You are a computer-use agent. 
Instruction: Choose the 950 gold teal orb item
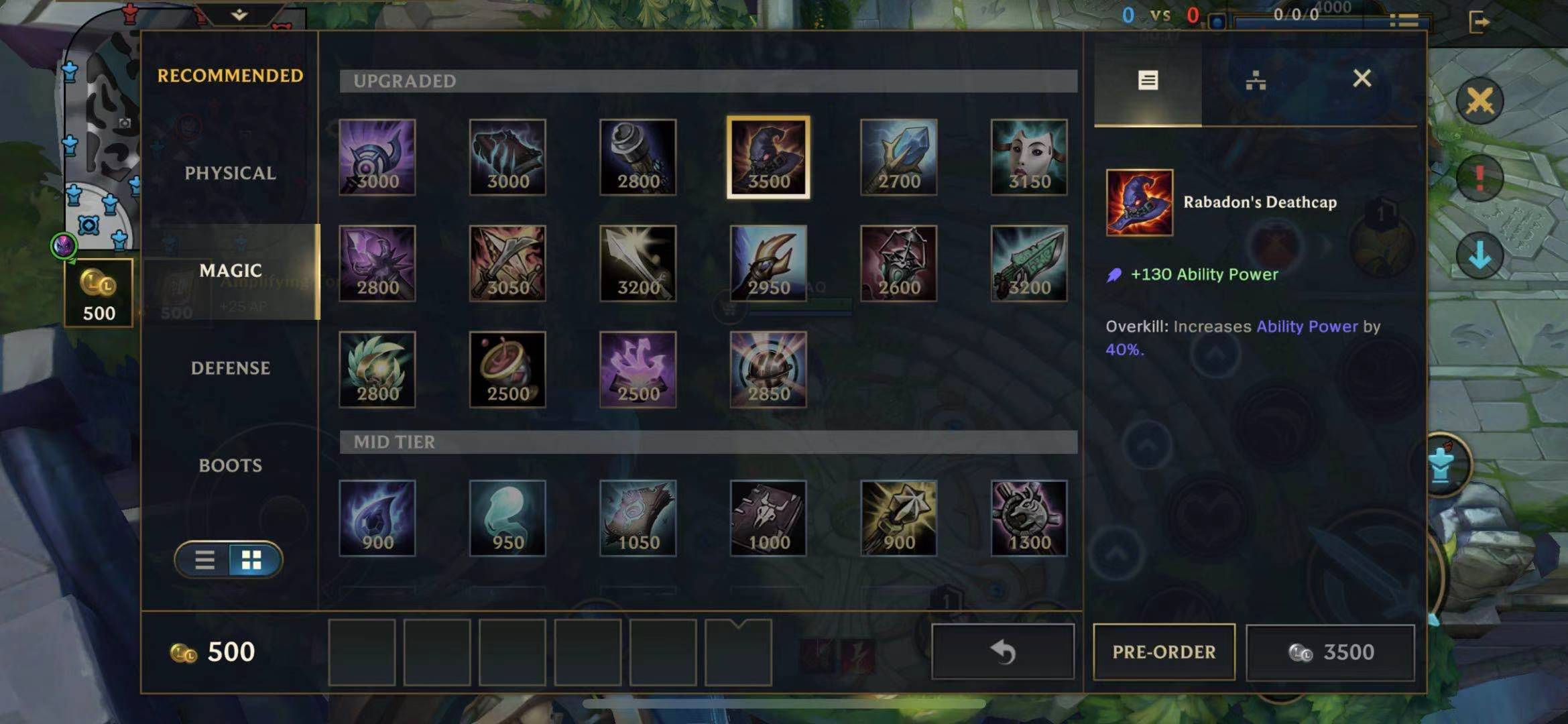[507, 518]
